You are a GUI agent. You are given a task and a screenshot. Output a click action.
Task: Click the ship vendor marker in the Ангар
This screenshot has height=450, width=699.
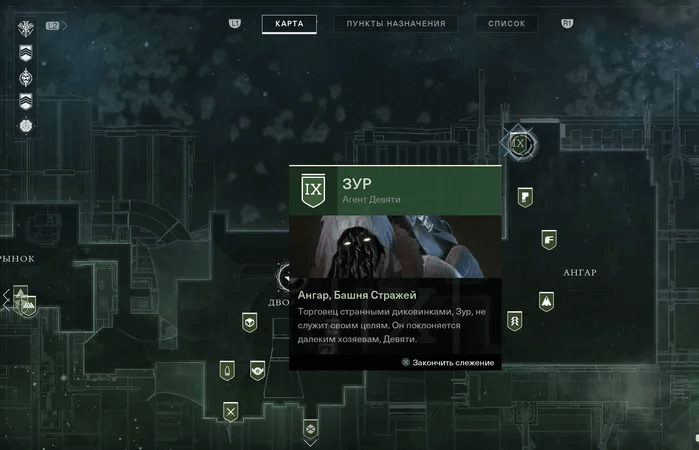(x=546, y=300)
